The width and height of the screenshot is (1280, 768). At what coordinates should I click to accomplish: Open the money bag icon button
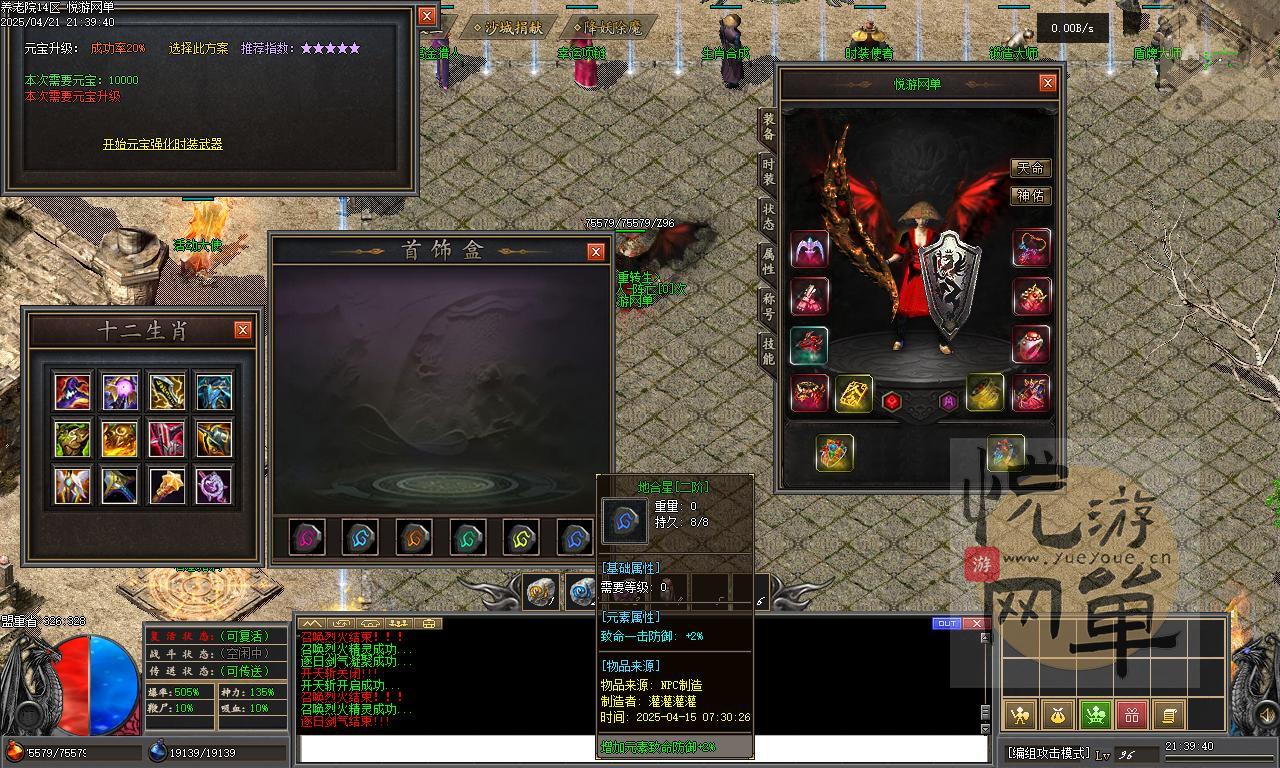point(1058,715)
